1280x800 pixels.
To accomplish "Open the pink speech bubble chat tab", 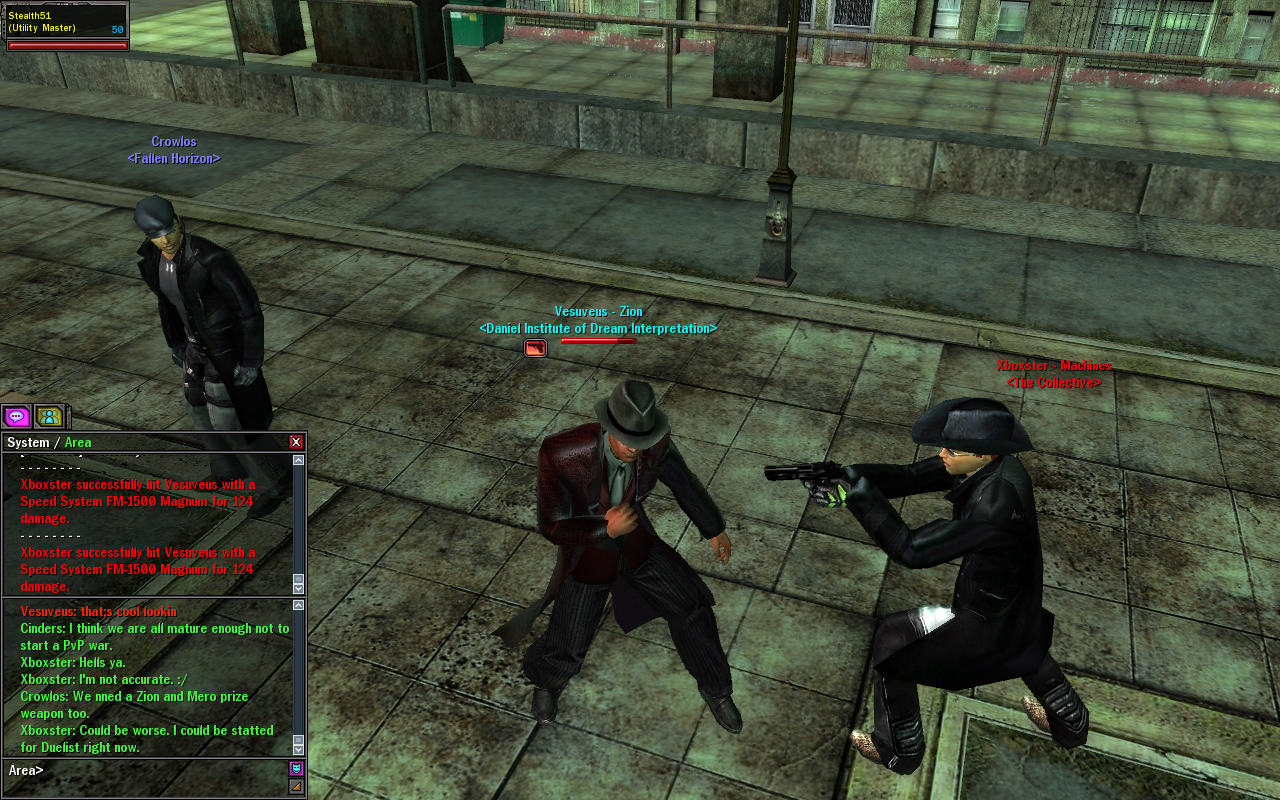I will pos(16,416).
